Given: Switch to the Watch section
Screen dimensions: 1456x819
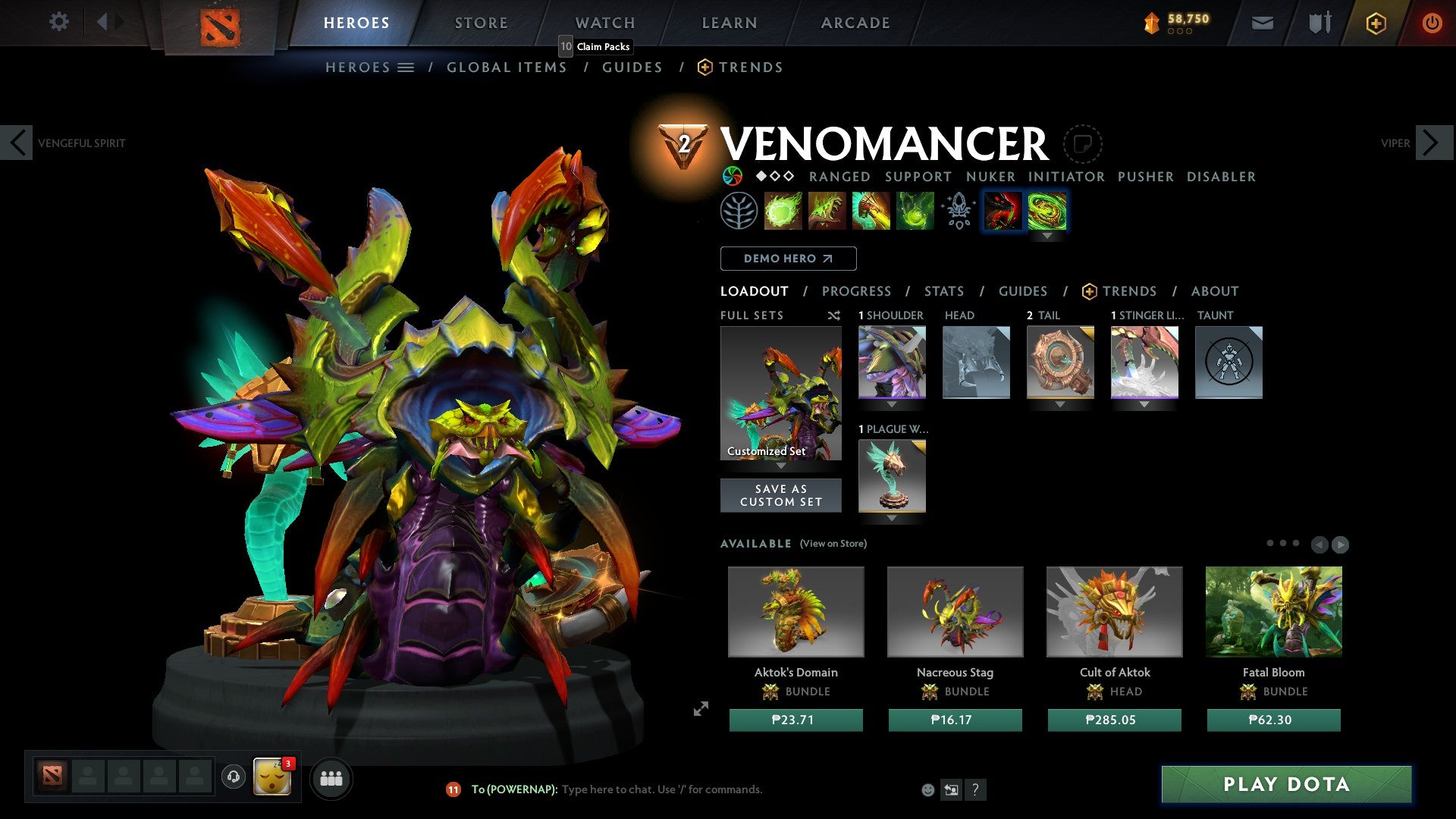Looking at the screenshot, I should click(604, 23).
